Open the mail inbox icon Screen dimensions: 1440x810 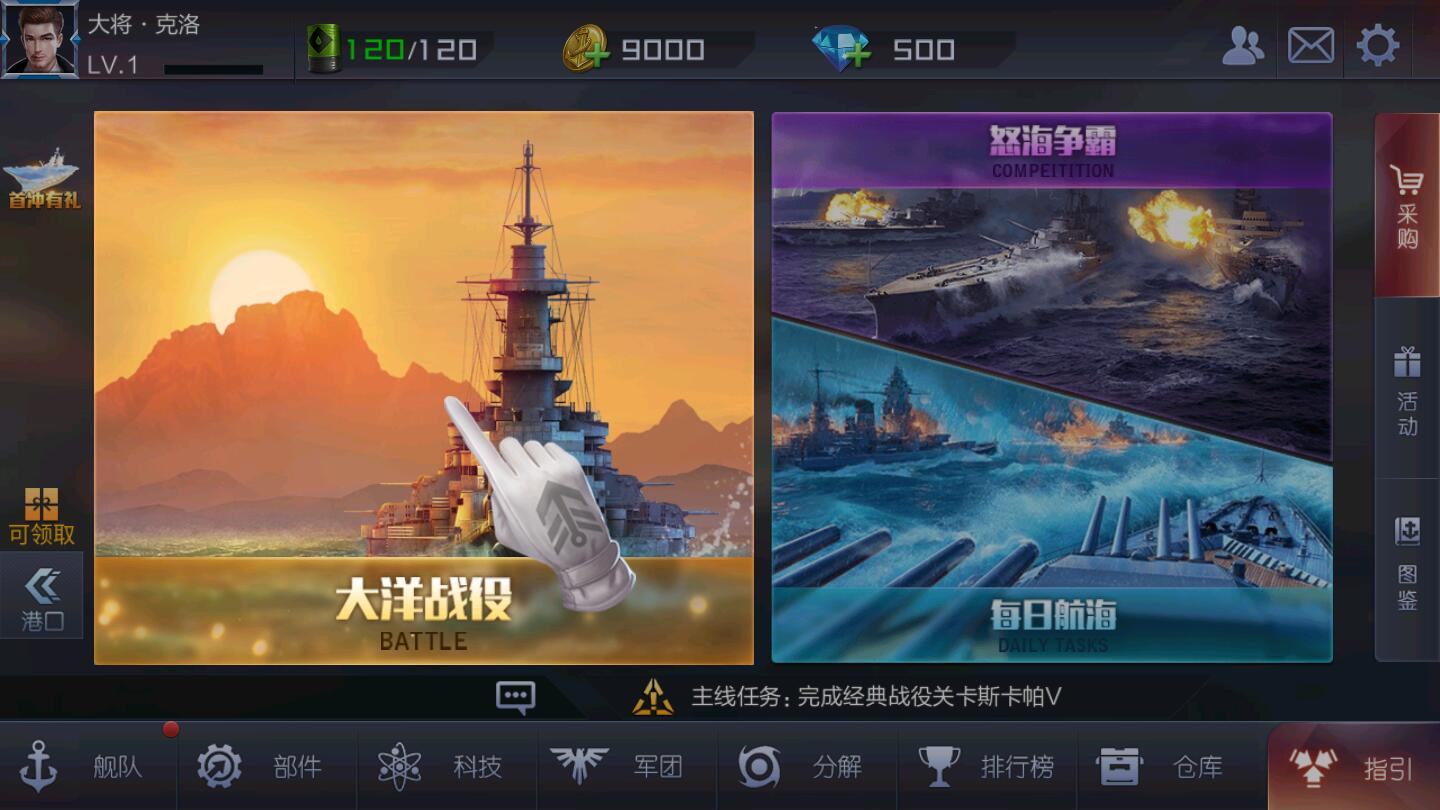[1309, 45]
